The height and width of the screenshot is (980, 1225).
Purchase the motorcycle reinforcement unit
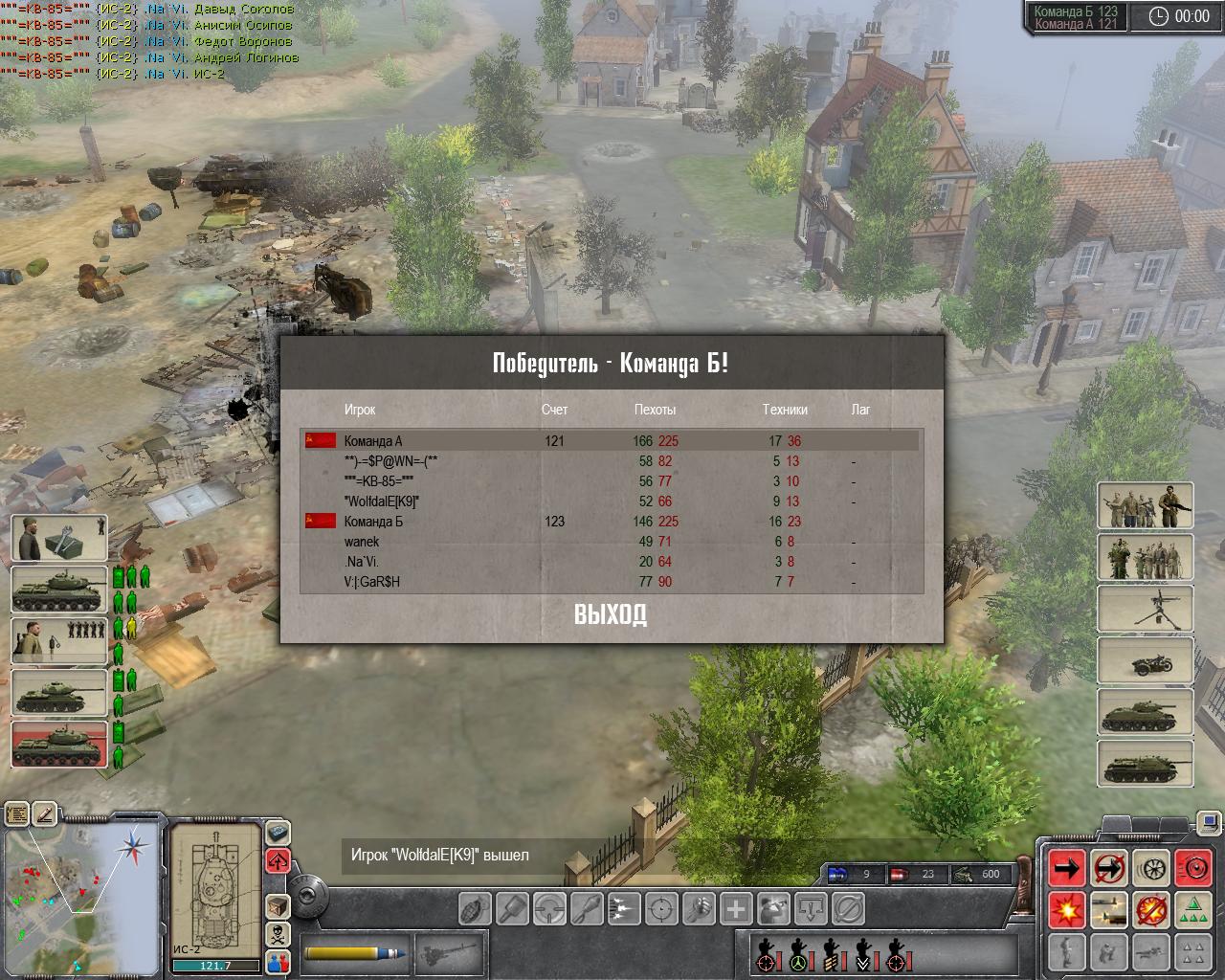point(1145,659)
